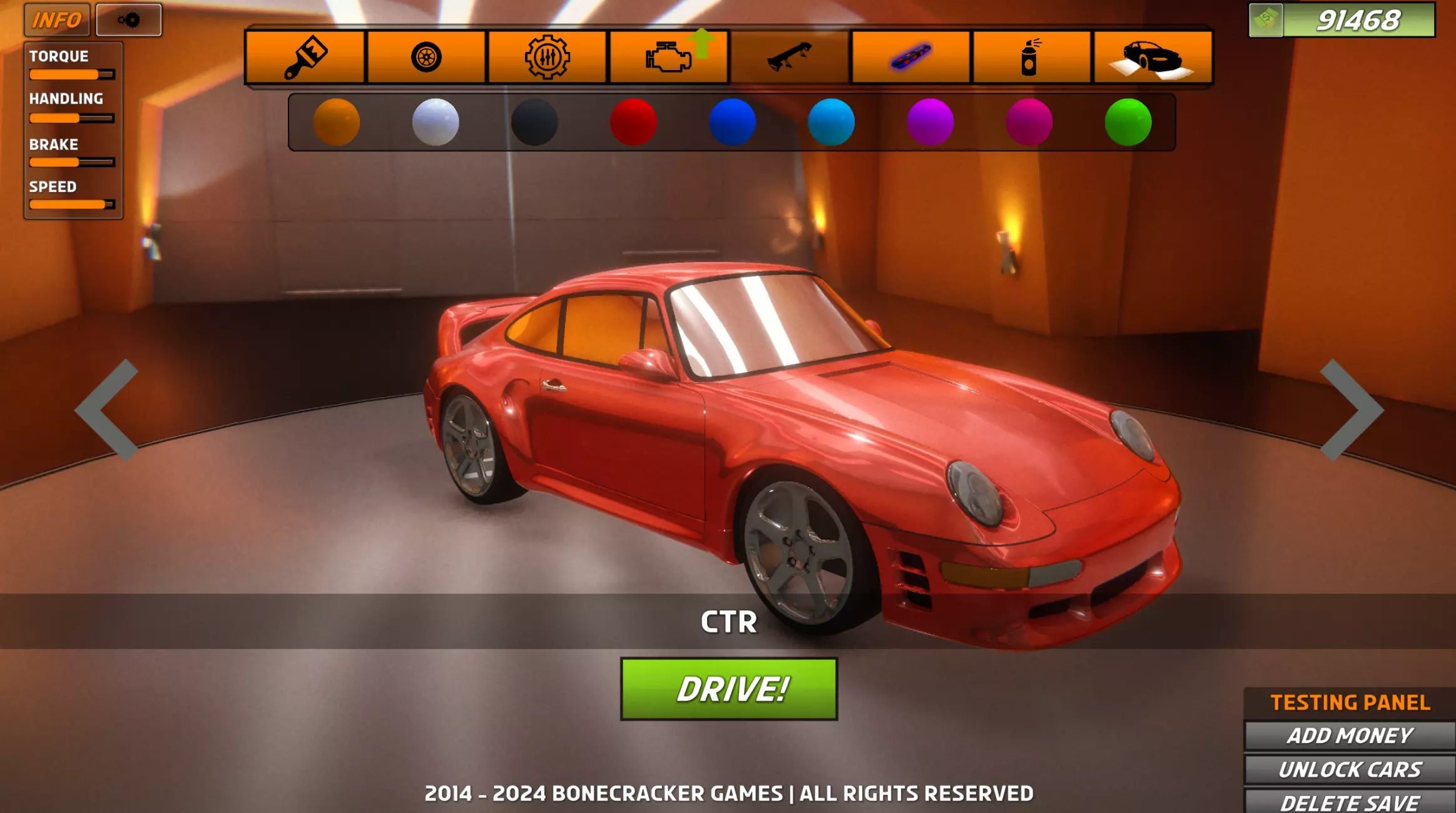
Task: Activate UNLOCK CARS in testing panel
Action: pyautogui.click(x=1350, y=769)
